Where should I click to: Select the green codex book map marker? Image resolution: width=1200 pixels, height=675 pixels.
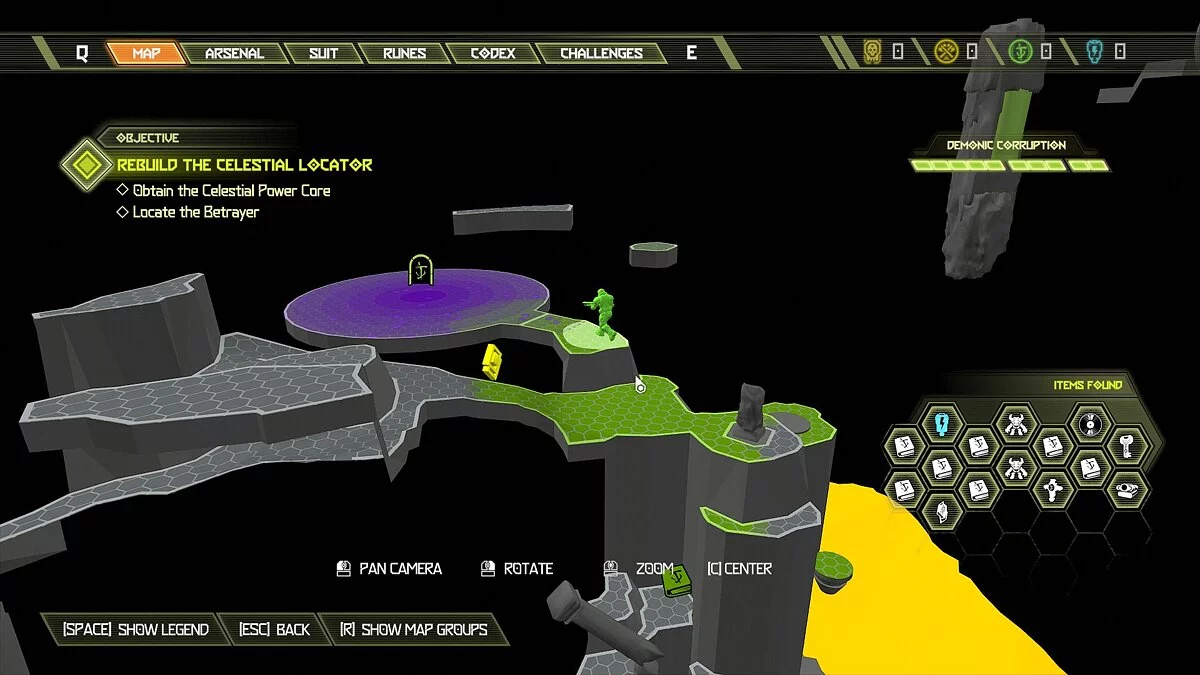pos(679,579)
